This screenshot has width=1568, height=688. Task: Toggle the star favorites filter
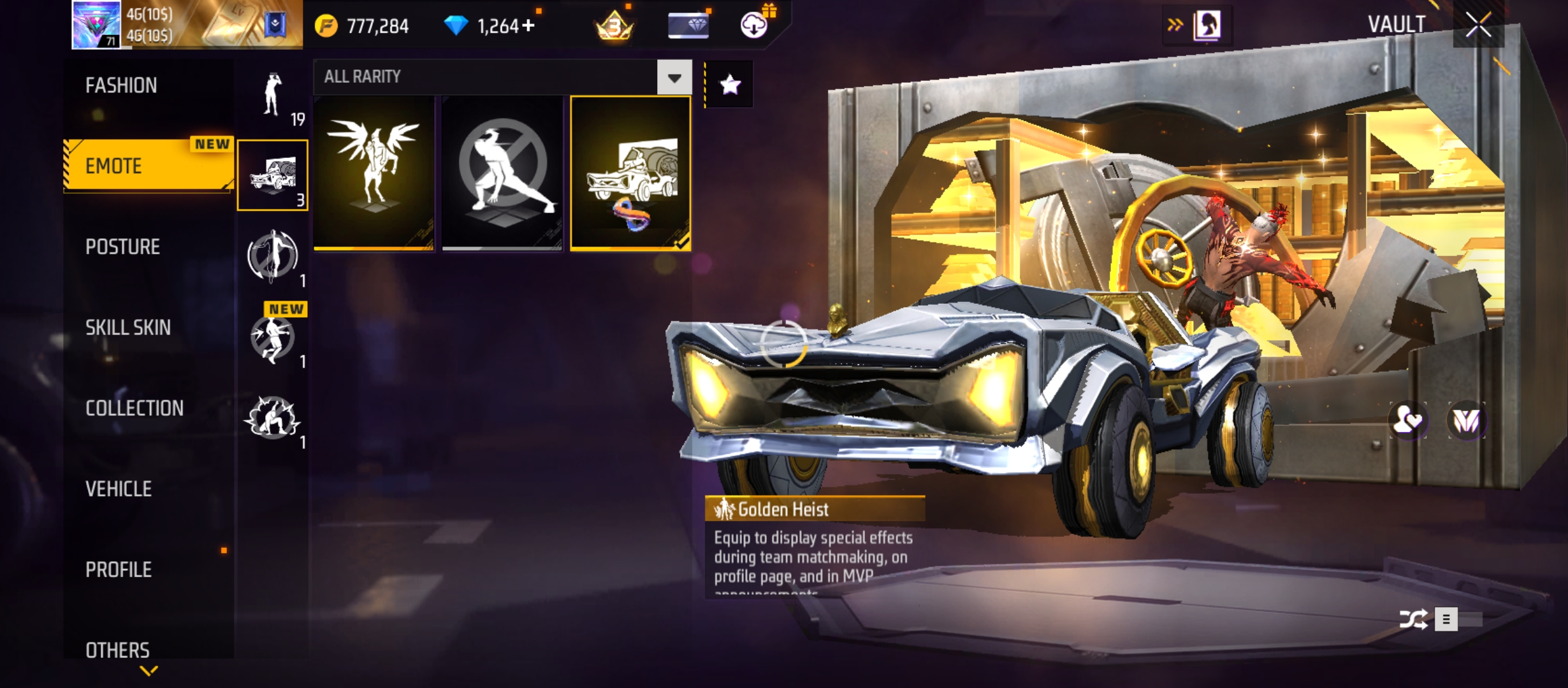click(x=730, y=84)
